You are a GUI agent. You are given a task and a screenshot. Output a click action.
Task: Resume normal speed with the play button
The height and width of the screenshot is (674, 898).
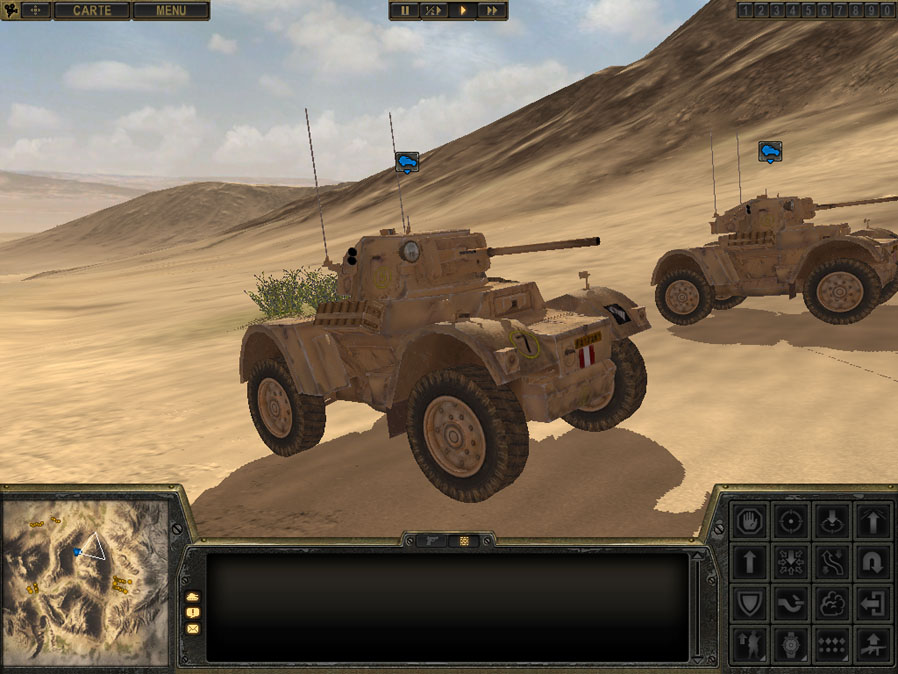click(x=462, y=11)
